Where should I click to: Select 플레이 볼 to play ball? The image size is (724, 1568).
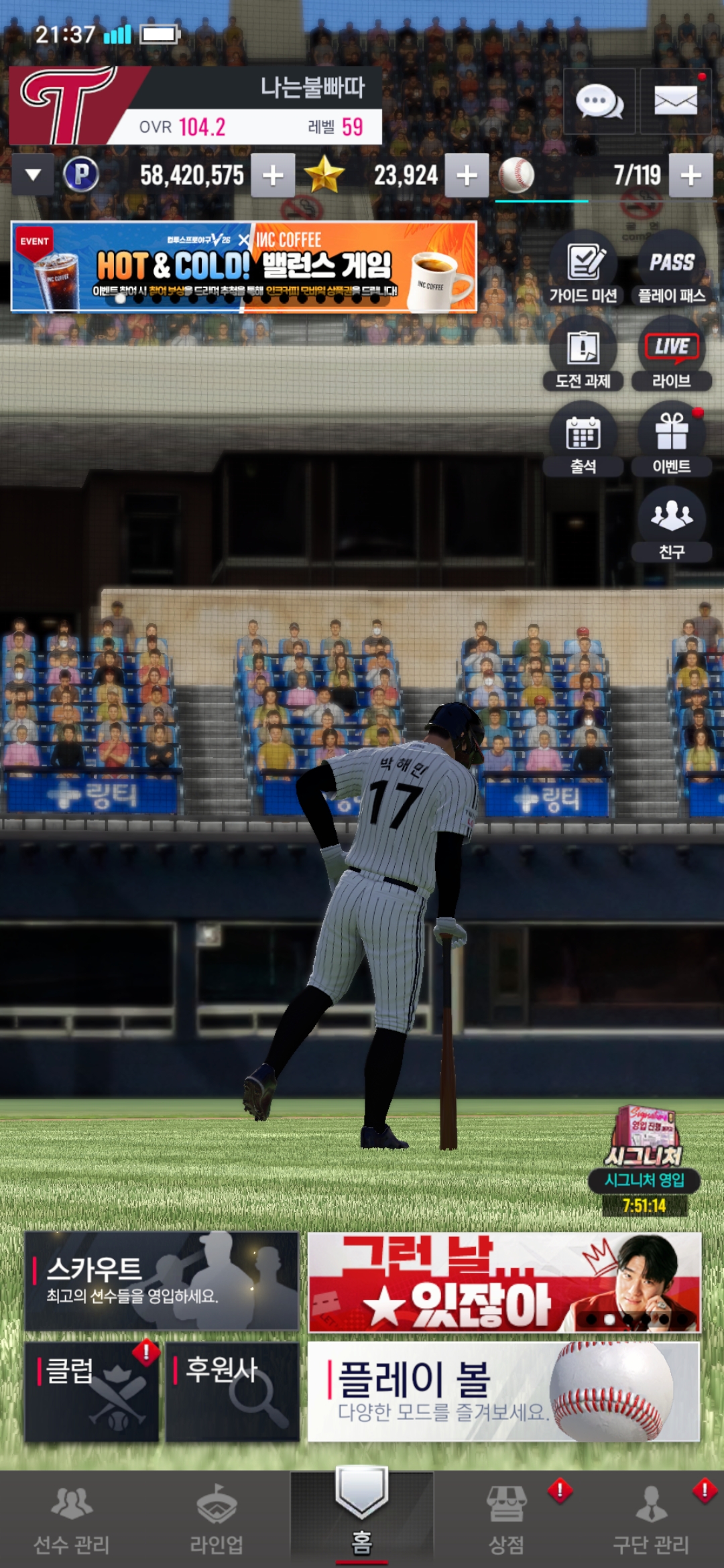point(503,1391)
